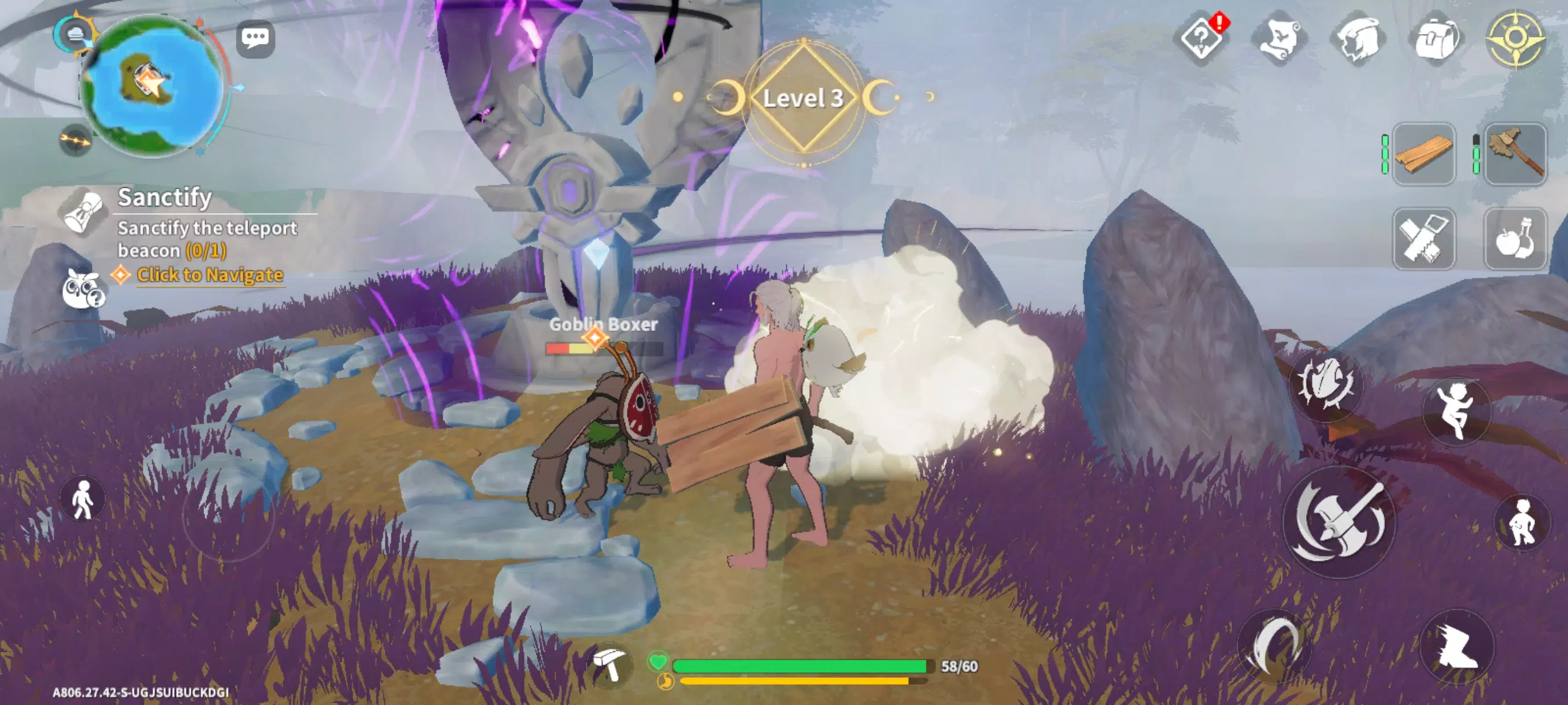This screenshot has width=1568, height=705.
Task: Expand the Sanctify quest tracker
Action: coord(164,198)
